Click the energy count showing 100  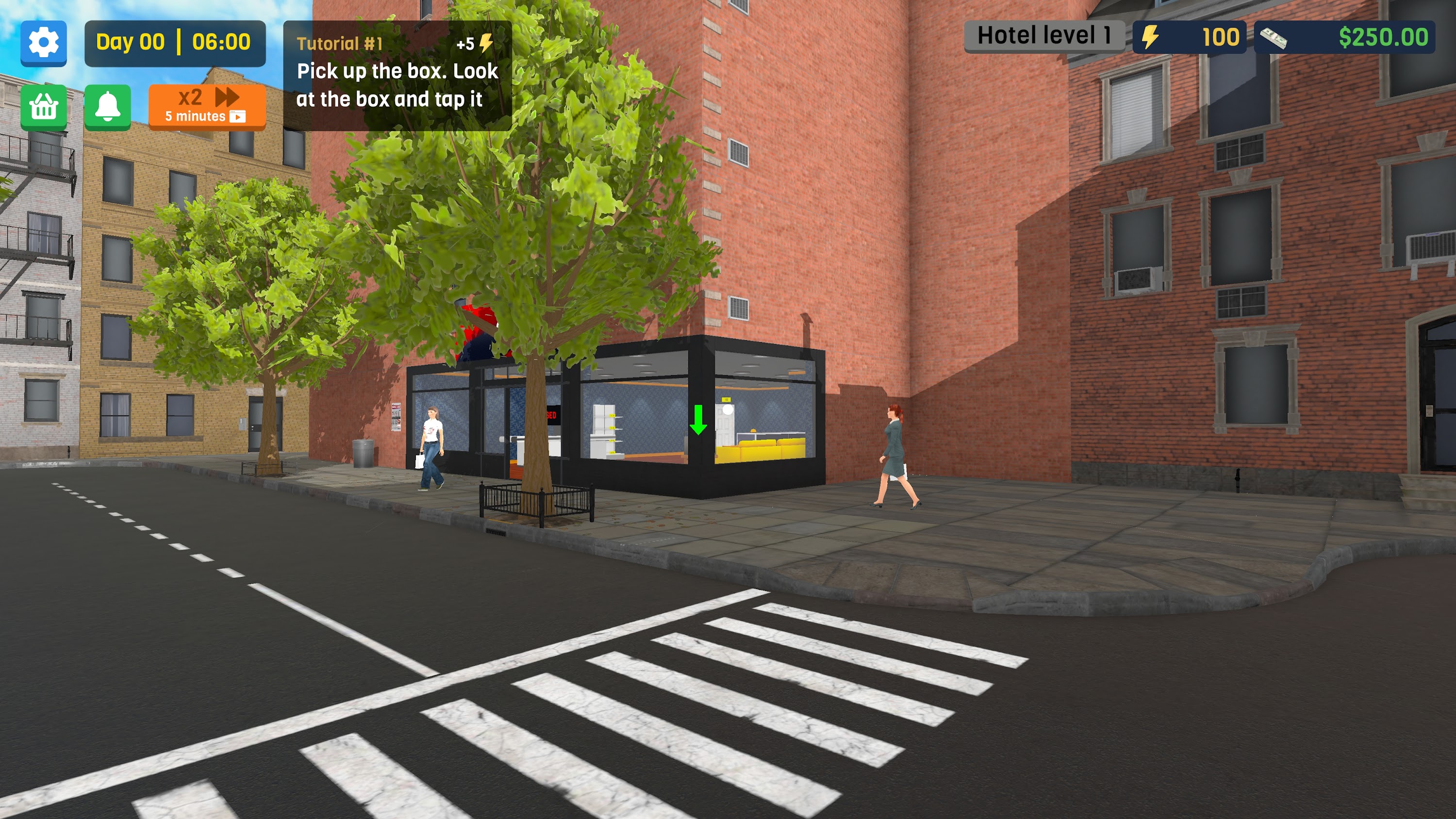point(1221,37)
